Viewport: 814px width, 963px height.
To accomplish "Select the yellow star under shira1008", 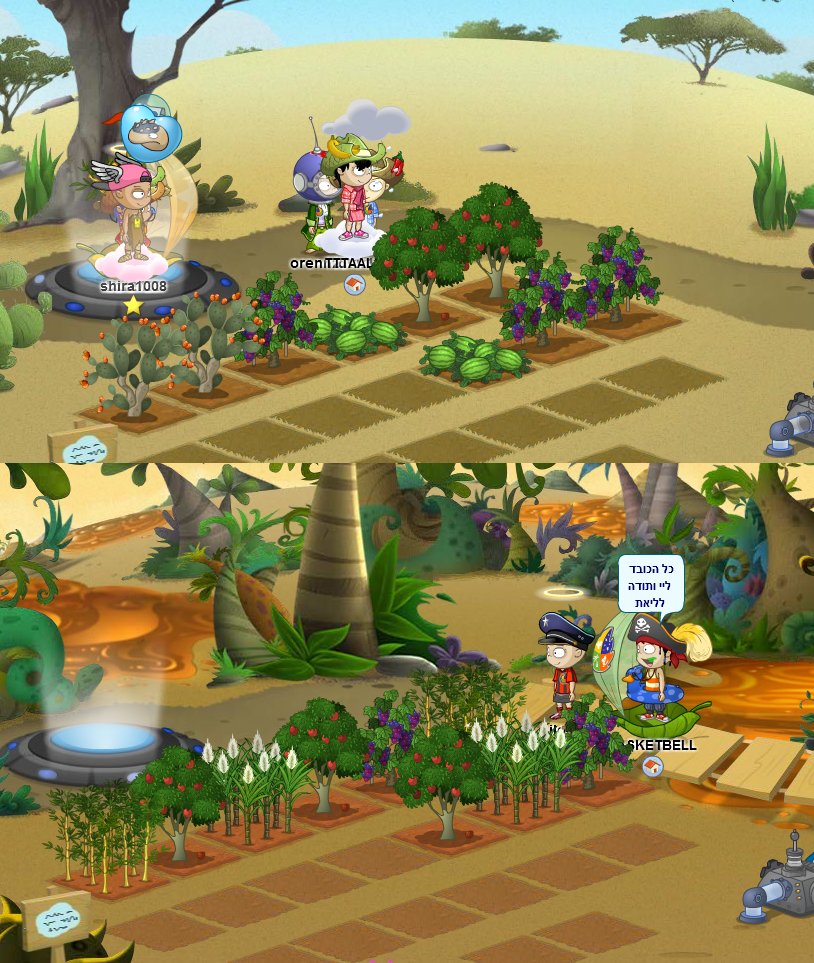I will coord(133,305).
